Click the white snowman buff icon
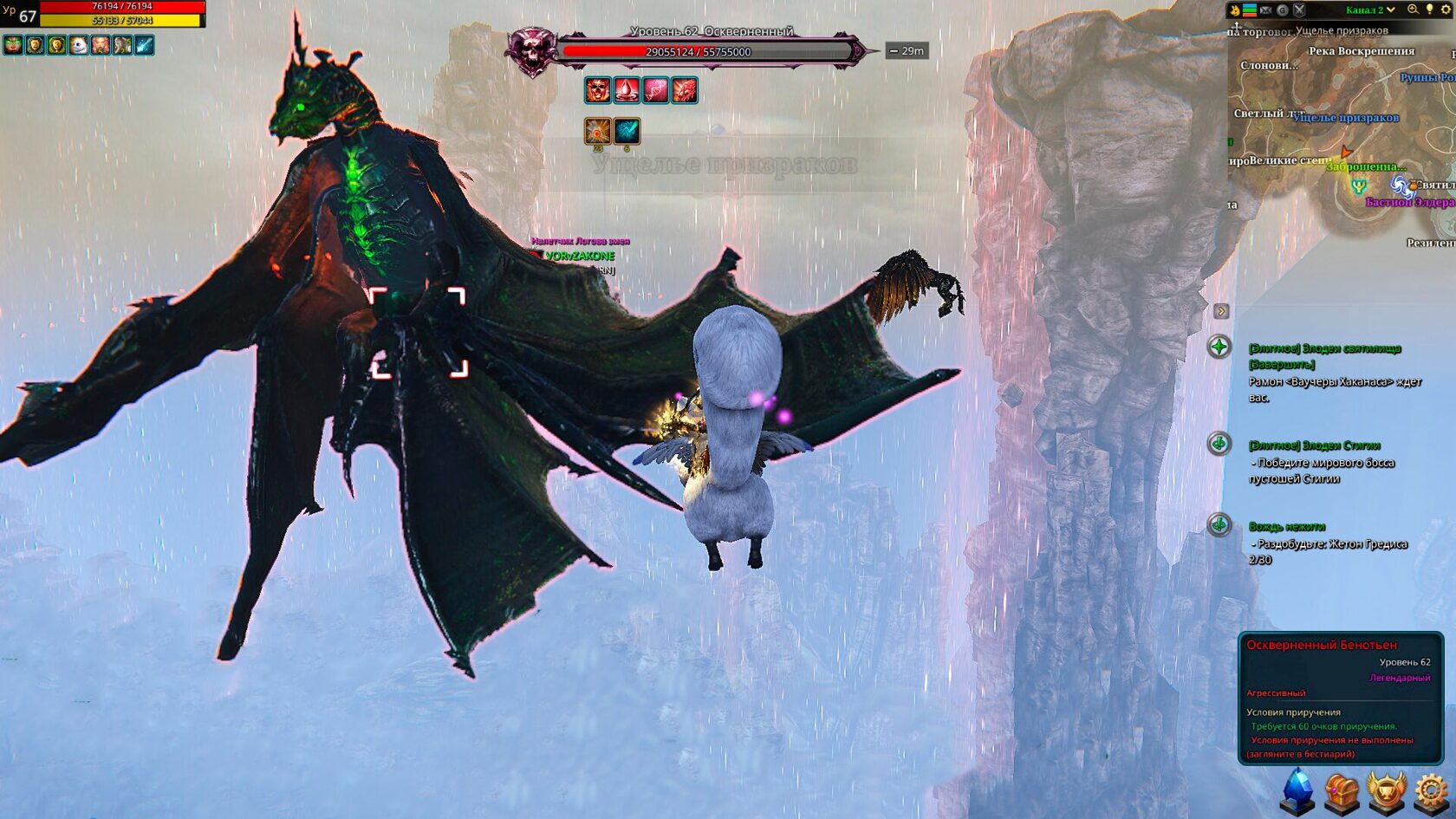The width and height of the screenshot is (1456, 819). (x=79, y=45)
